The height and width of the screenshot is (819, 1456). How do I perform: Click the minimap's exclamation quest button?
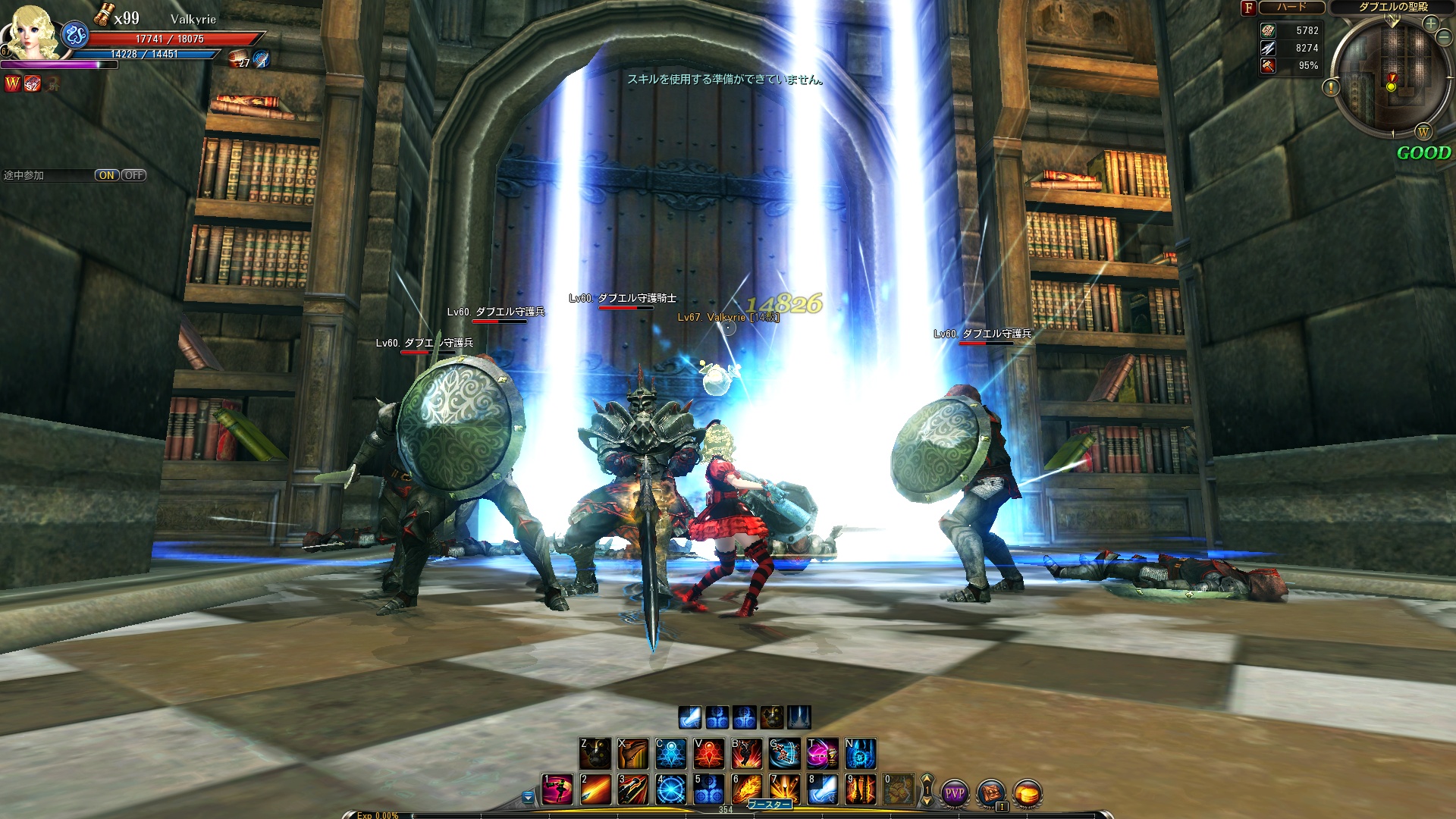[x=1331, y=88]
